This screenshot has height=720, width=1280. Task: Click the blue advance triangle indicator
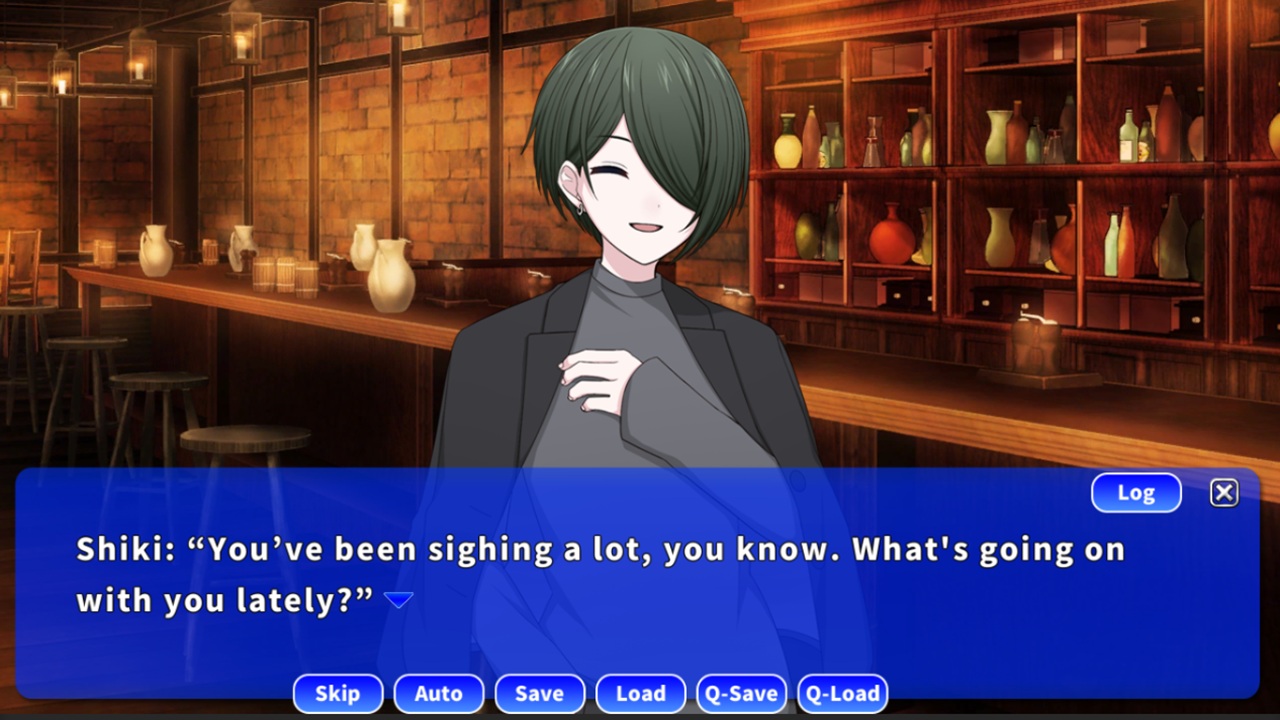coord(399,598)
